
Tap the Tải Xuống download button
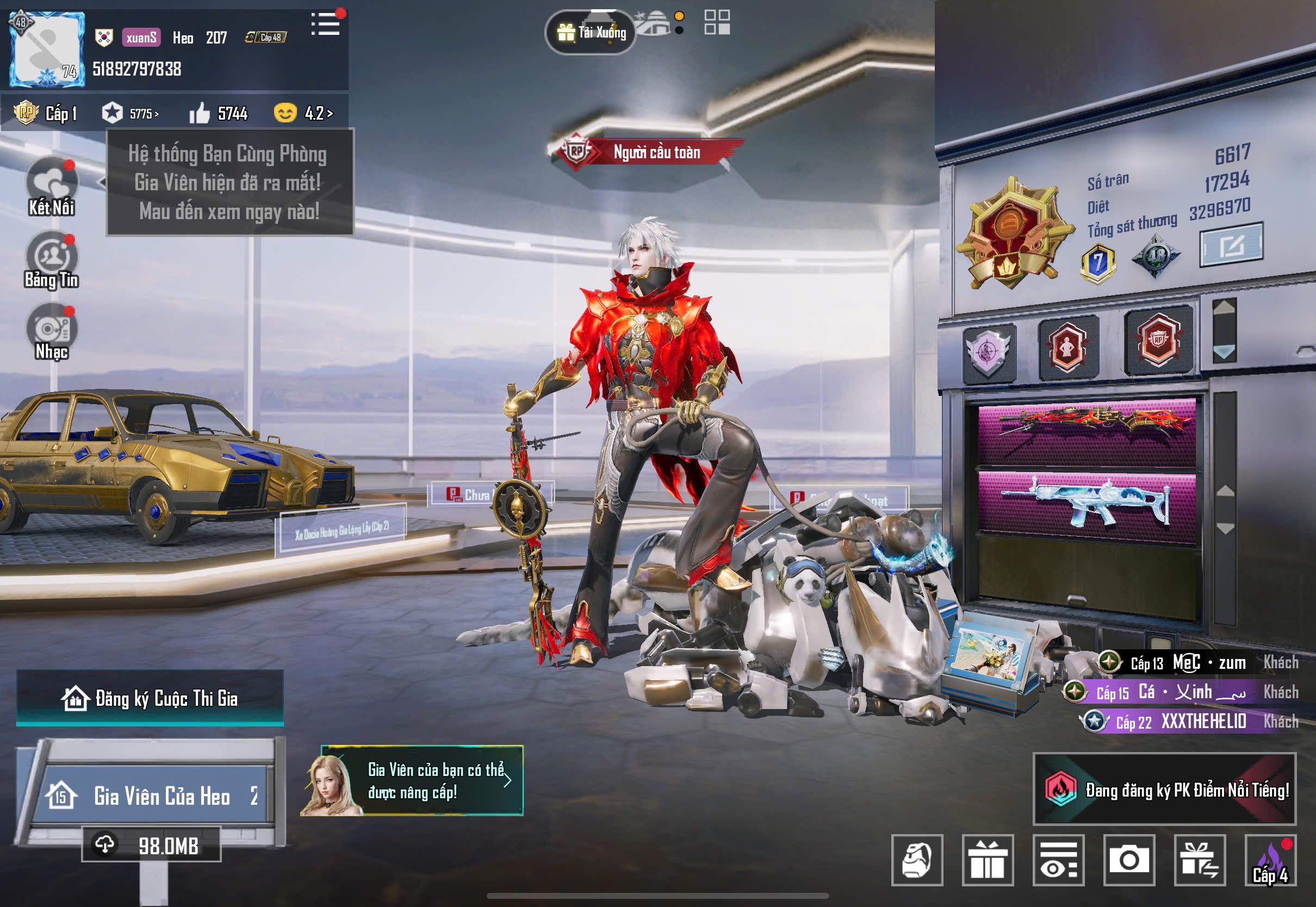coord(591,33)
